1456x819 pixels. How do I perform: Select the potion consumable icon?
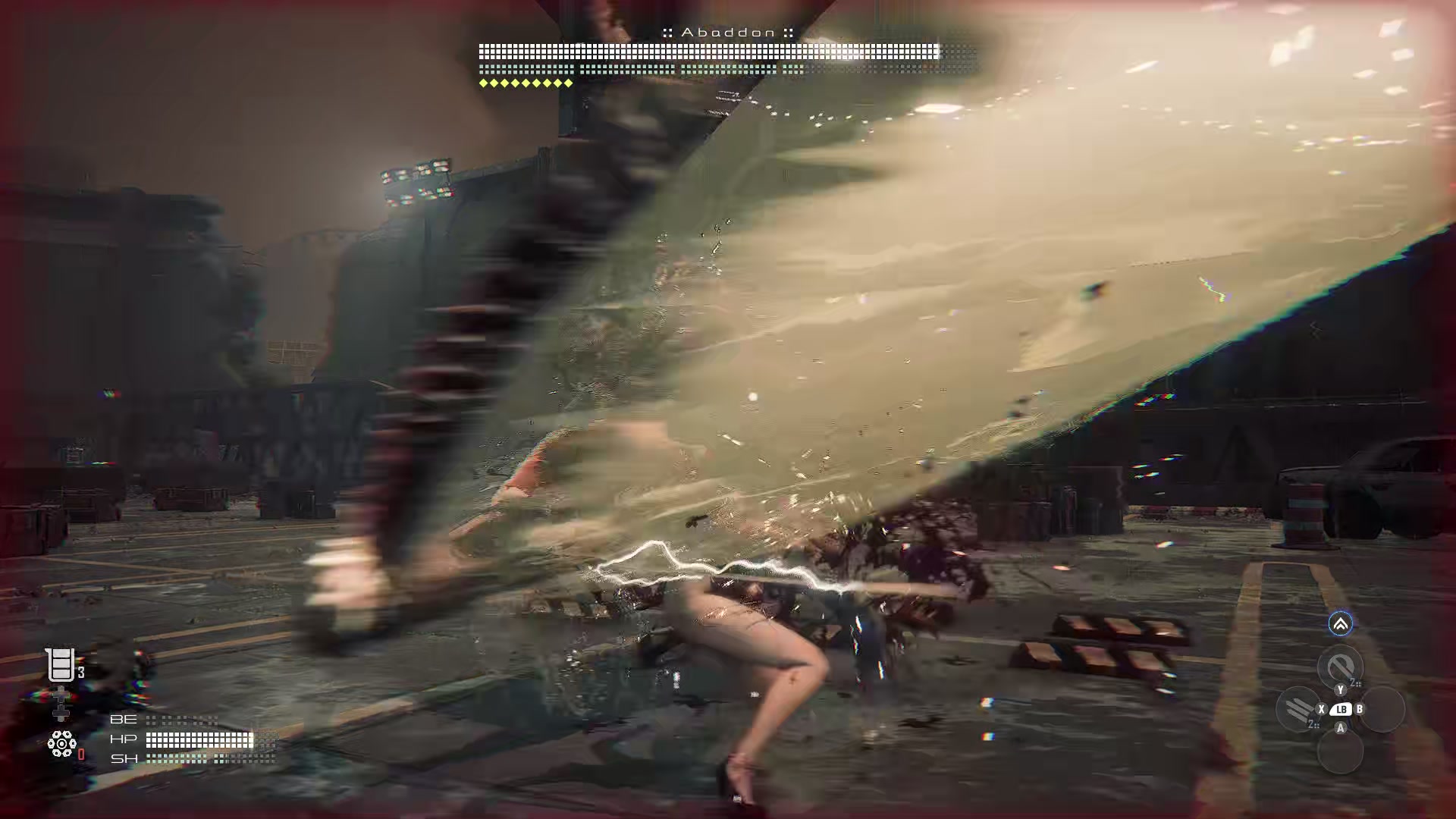pyautogui.click(x=61, y=666)
